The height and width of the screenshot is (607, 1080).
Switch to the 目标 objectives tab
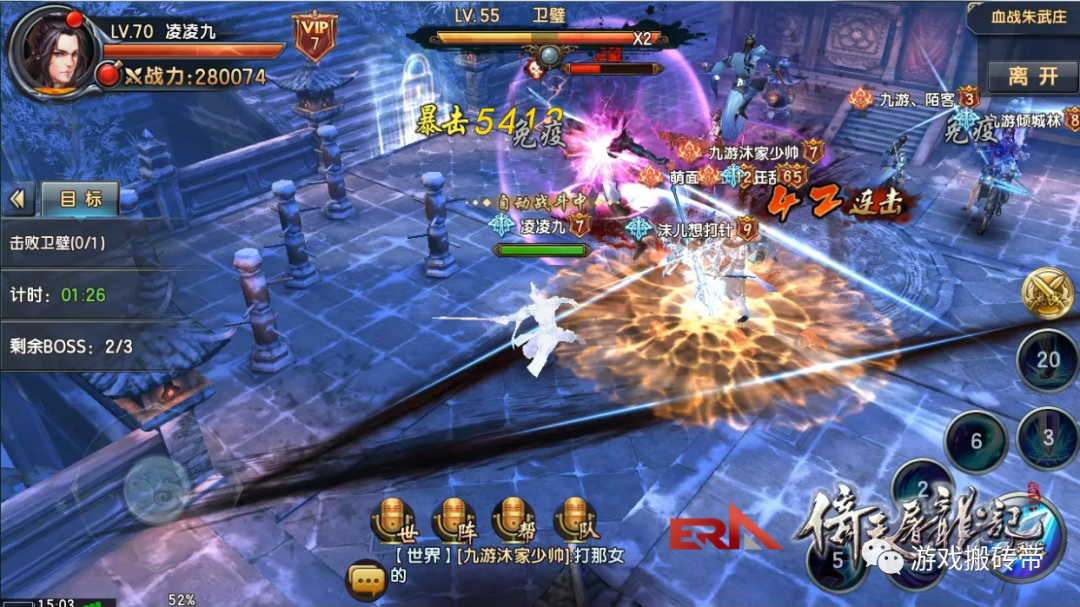click(x=80, y=199)
